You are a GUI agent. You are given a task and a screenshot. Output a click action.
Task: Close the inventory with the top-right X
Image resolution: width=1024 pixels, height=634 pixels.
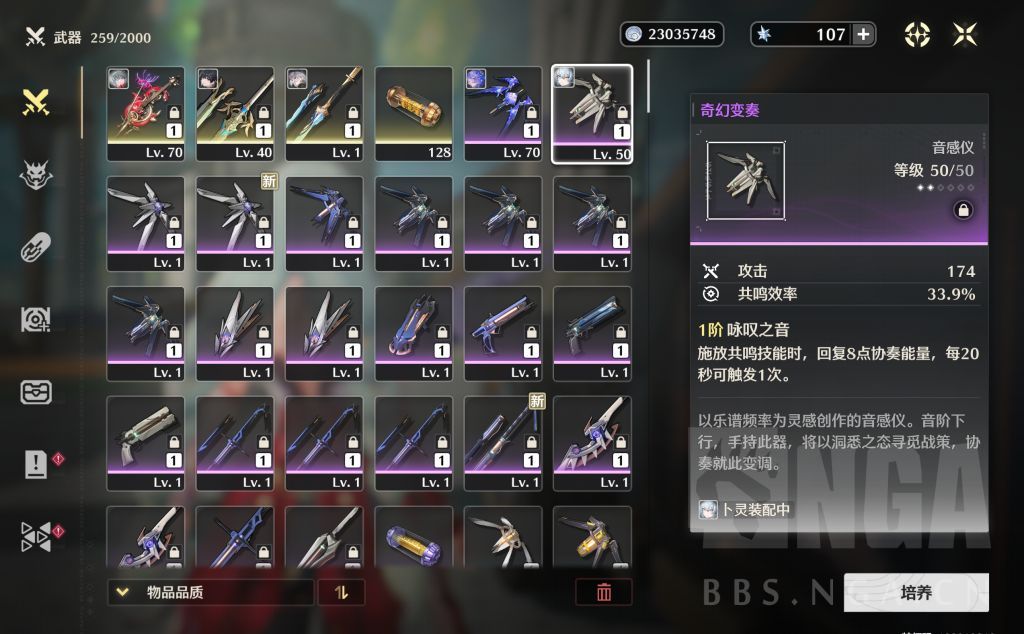(x=965, y=34)
